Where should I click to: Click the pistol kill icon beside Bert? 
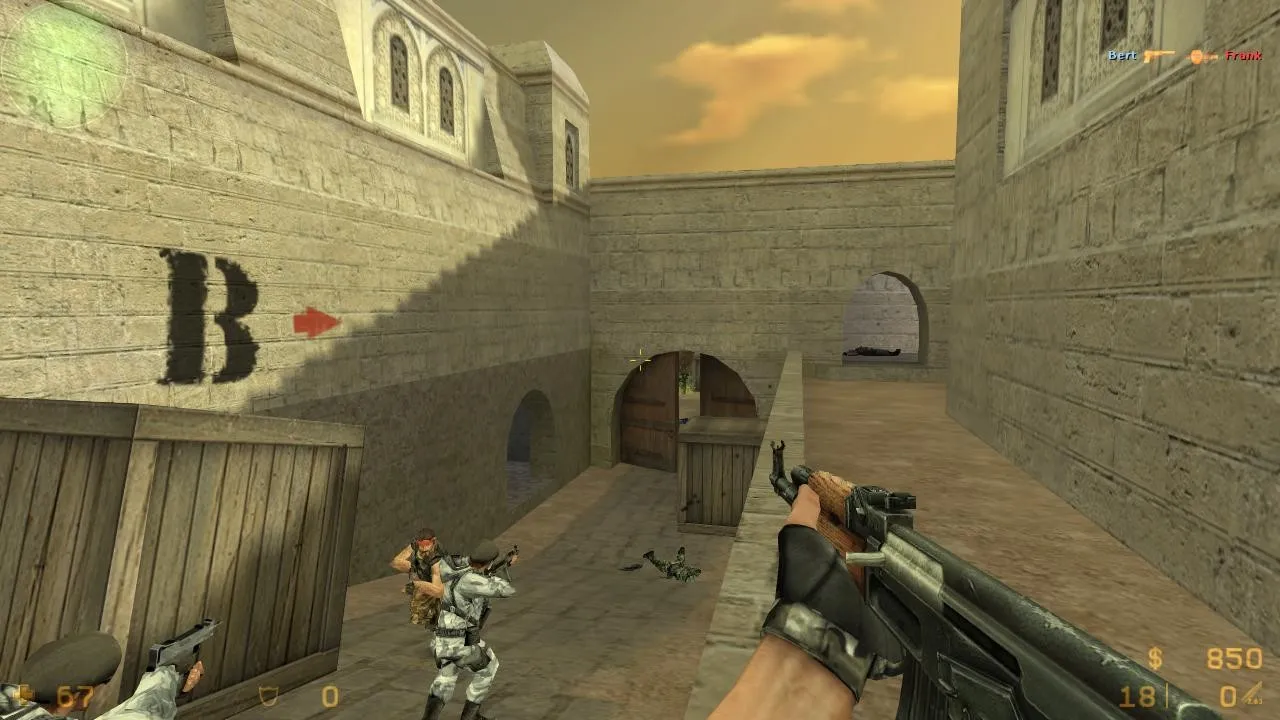[1159, 55]
